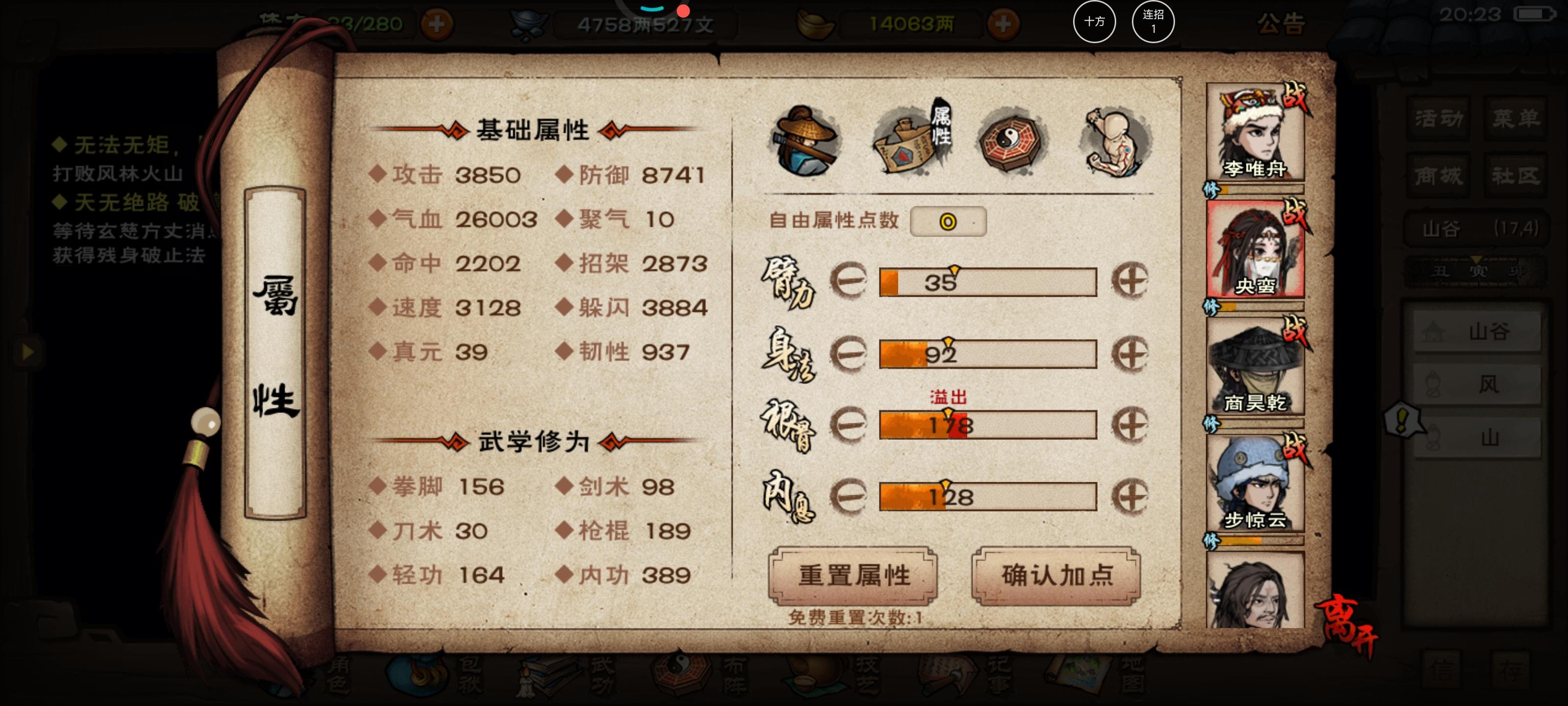
Task: Toggle the 连招 1 button
Action: (x=1153, y=22)
